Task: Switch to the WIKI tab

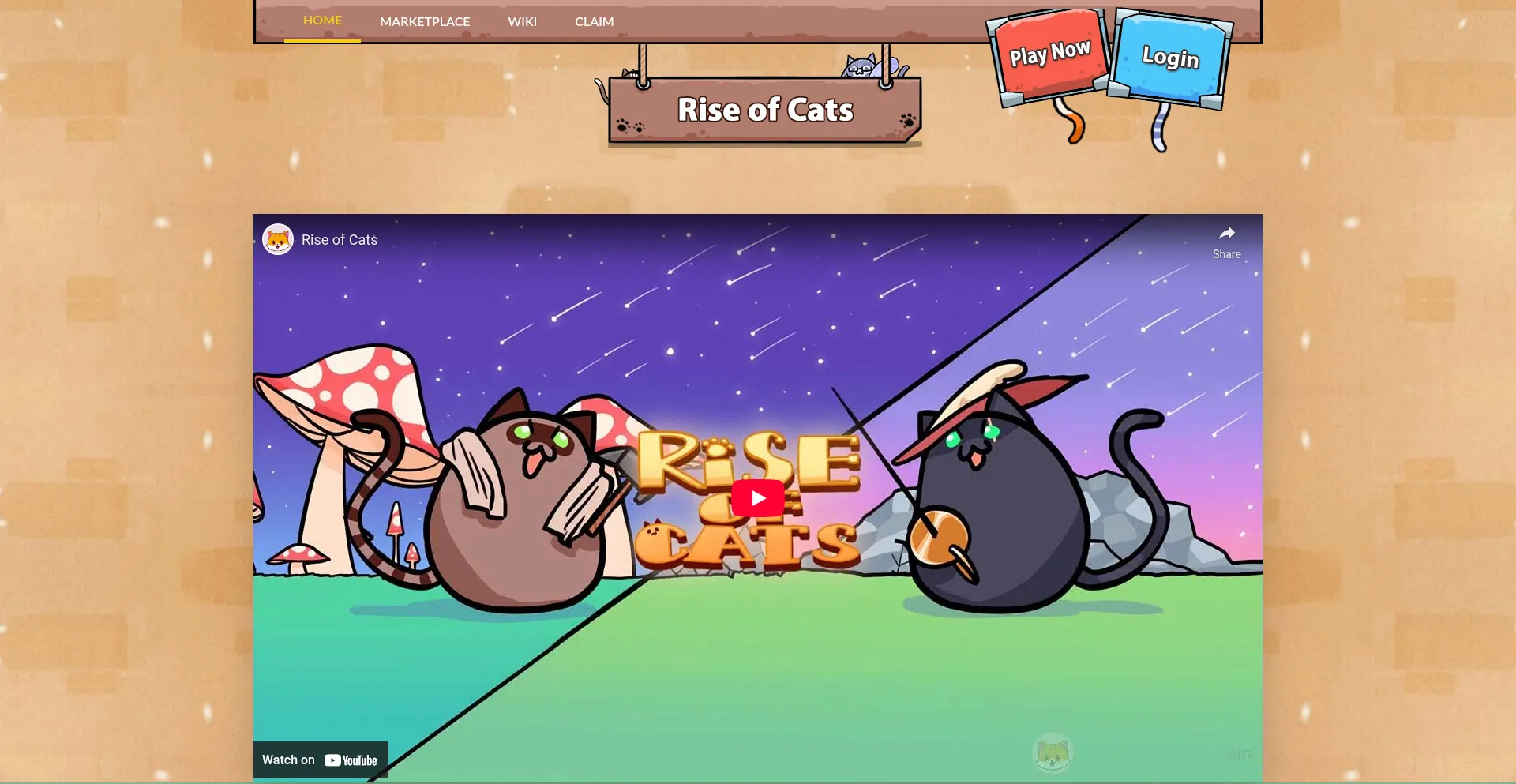Action: (x=523, y=21)
